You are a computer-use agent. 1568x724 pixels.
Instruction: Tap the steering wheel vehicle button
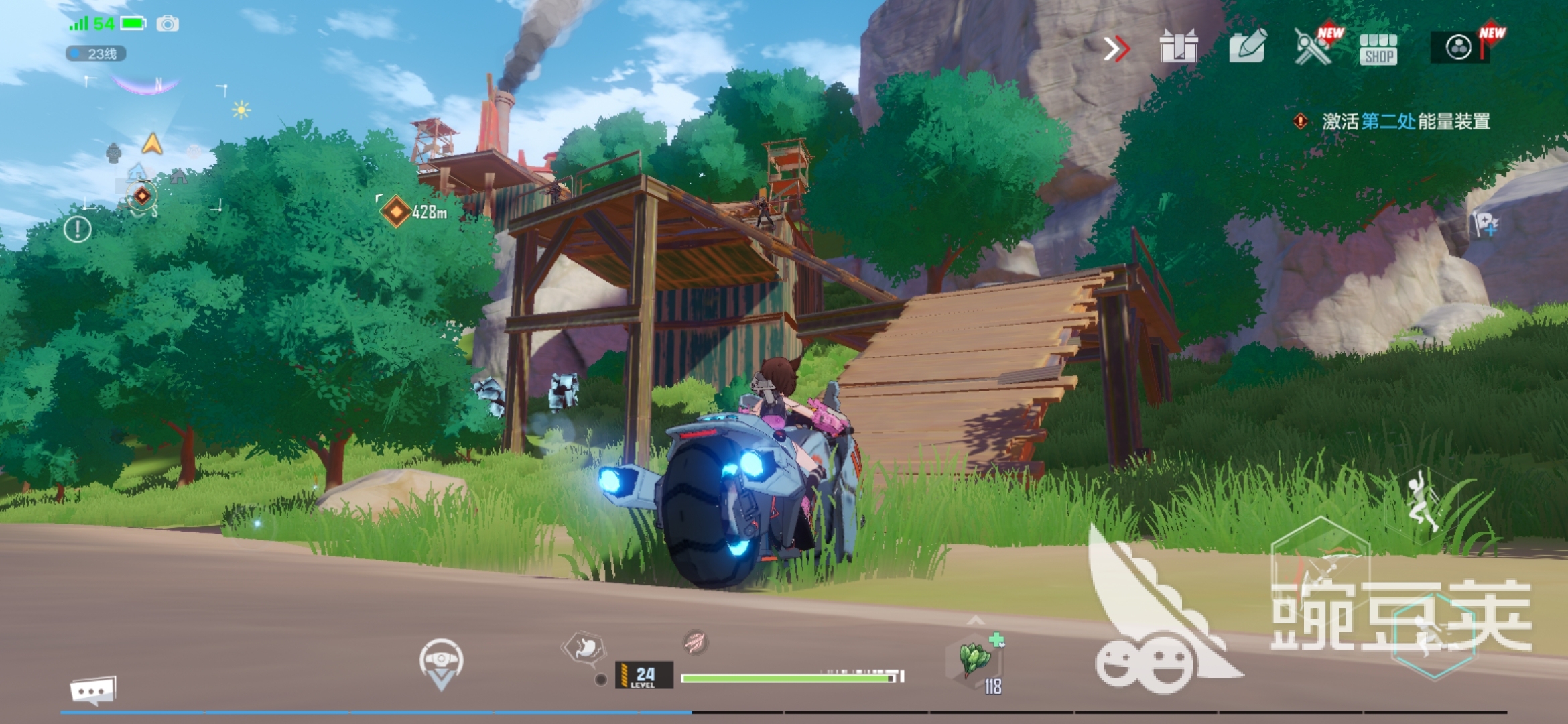pyautogui.click(x=441, y=662)
